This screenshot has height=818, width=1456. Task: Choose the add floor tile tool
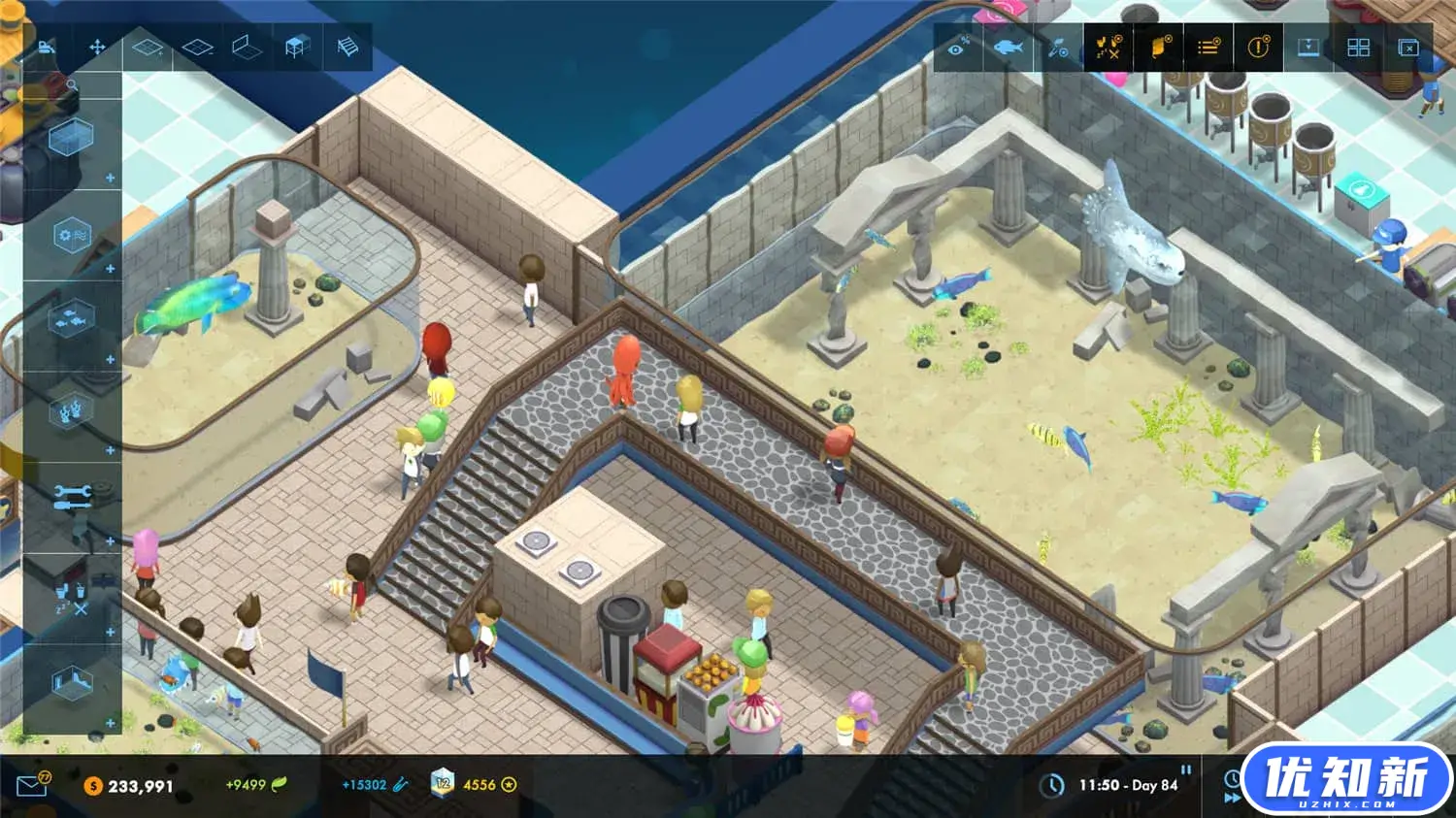coord(148,47)
